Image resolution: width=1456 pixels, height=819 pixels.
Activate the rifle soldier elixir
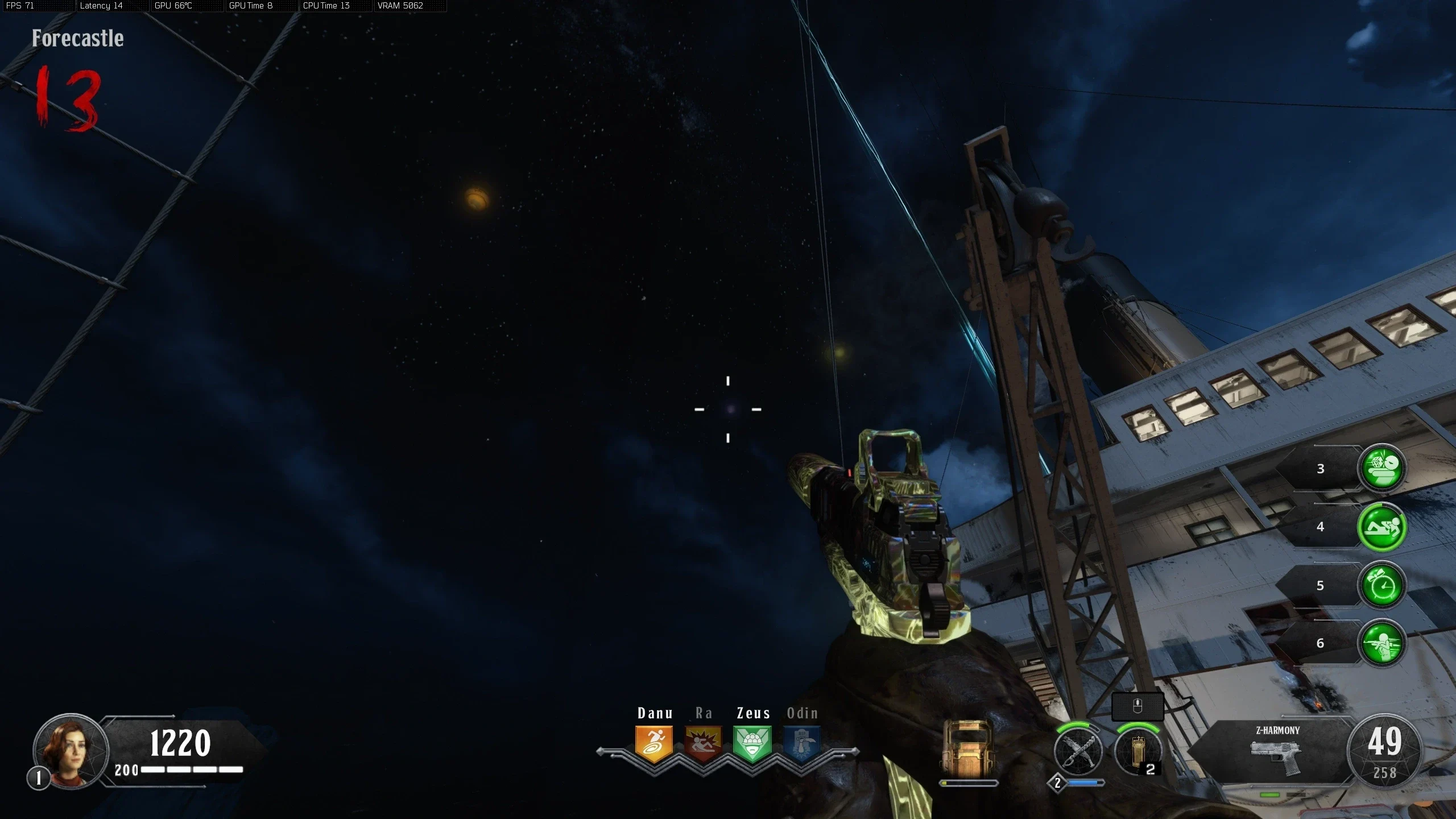1381,643
